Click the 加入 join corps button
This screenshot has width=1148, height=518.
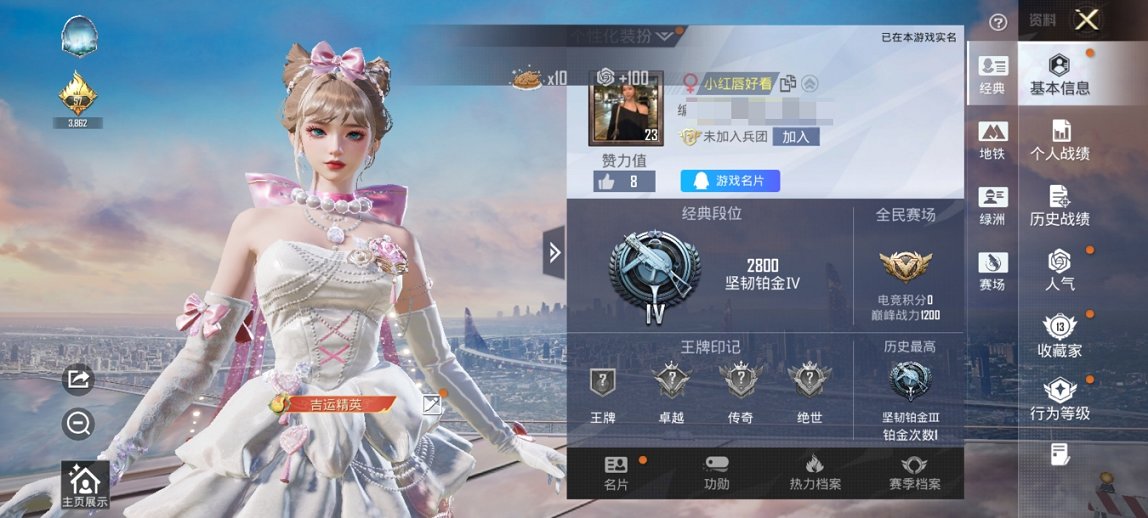(796, 137)
